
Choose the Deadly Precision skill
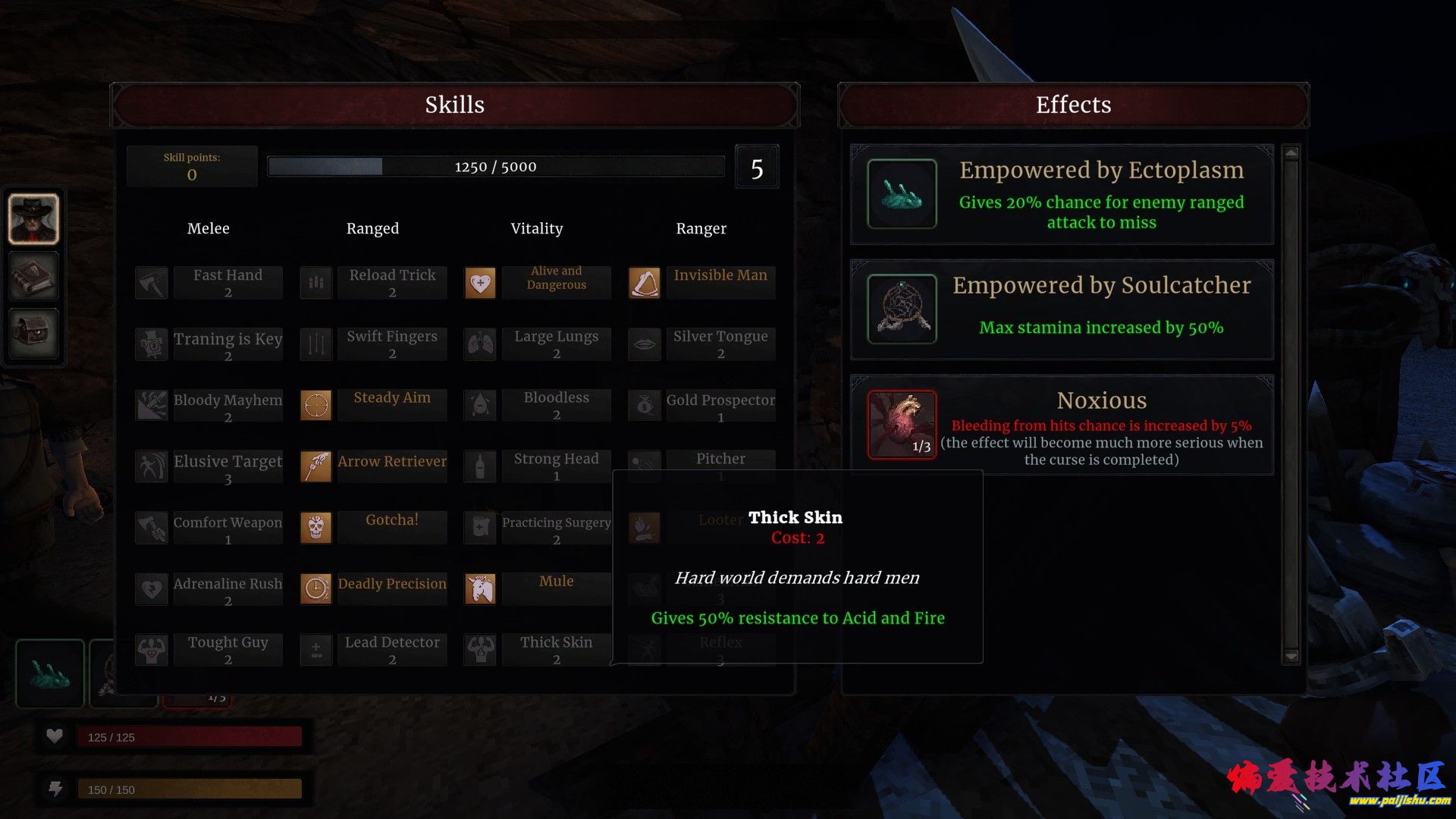tap(391, 588)
